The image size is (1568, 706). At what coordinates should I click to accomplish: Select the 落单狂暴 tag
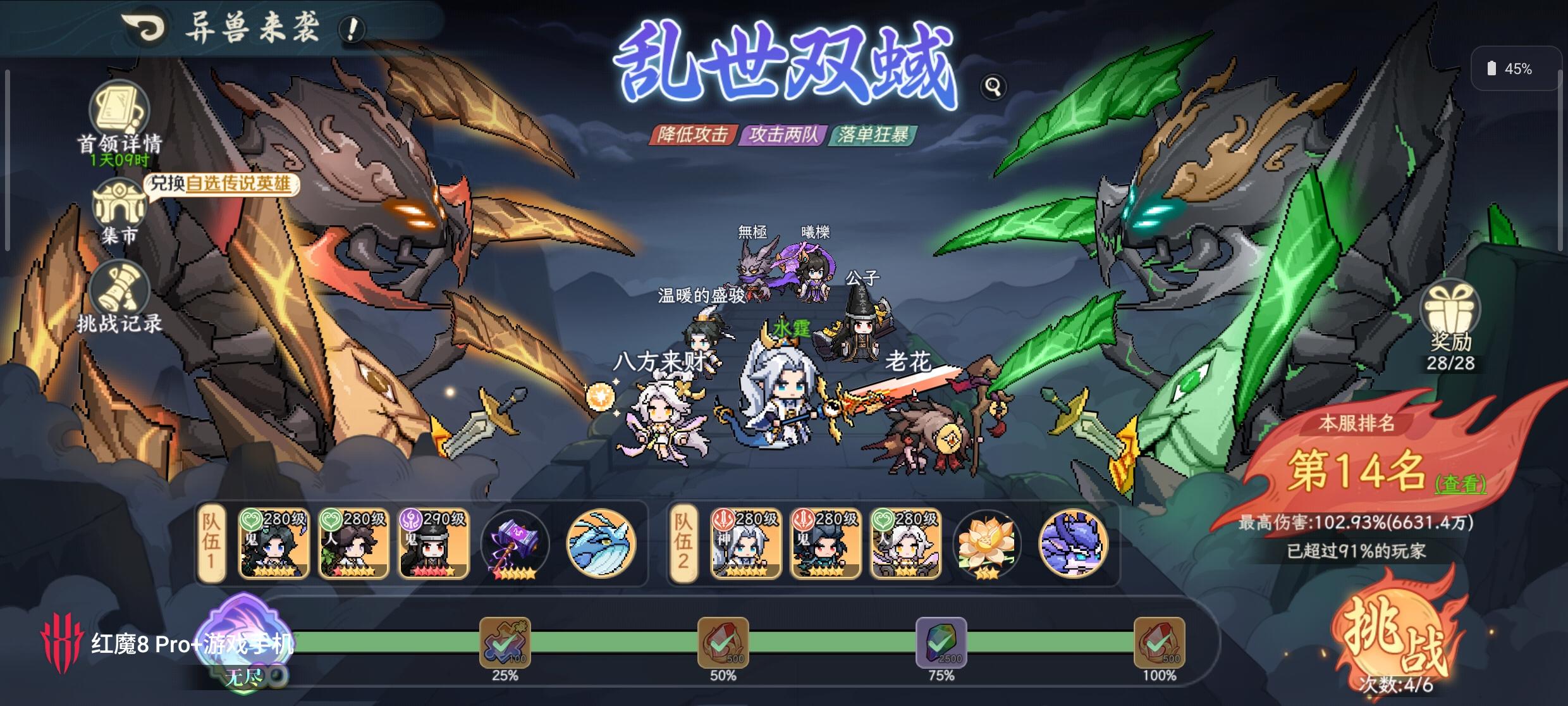click(877, 135)
